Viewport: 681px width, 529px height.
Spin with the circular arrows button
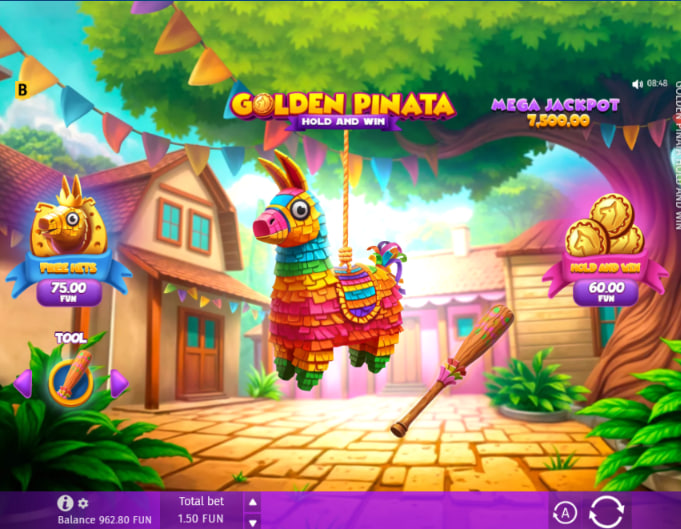click(607, 511)
